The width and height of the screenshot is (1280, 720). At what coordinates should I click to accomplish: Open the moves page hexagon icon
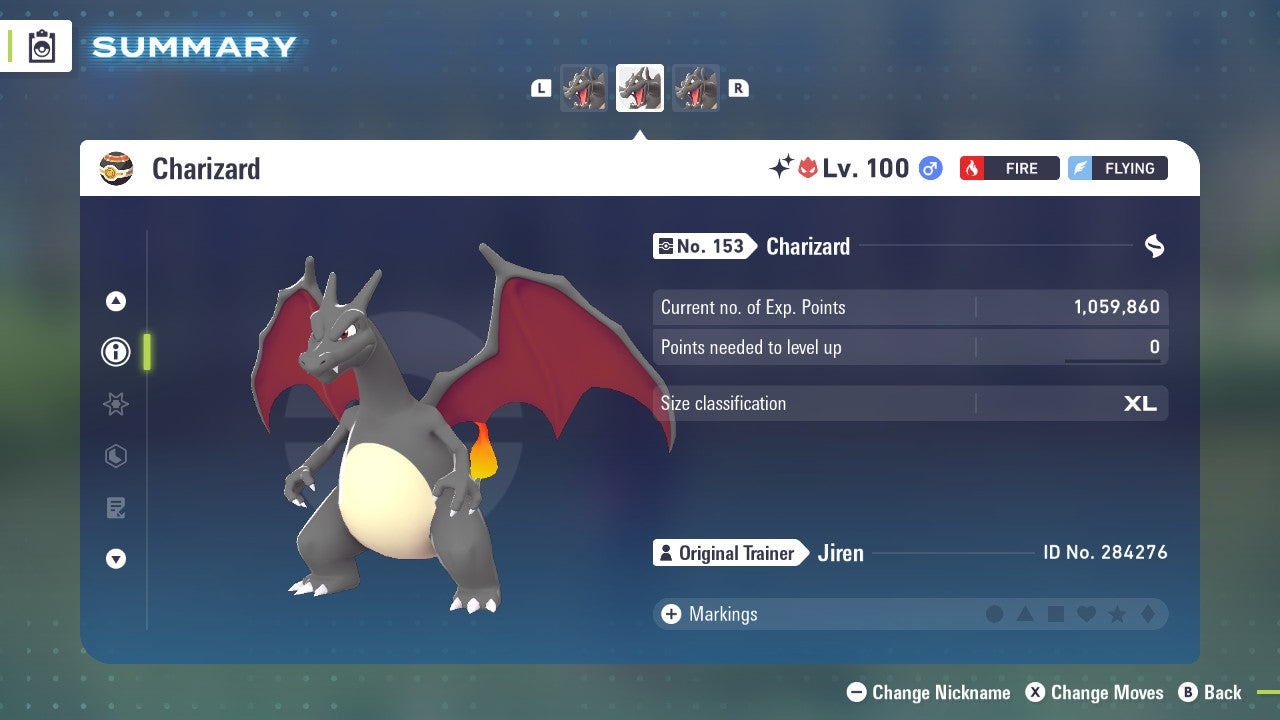point(115,456)
